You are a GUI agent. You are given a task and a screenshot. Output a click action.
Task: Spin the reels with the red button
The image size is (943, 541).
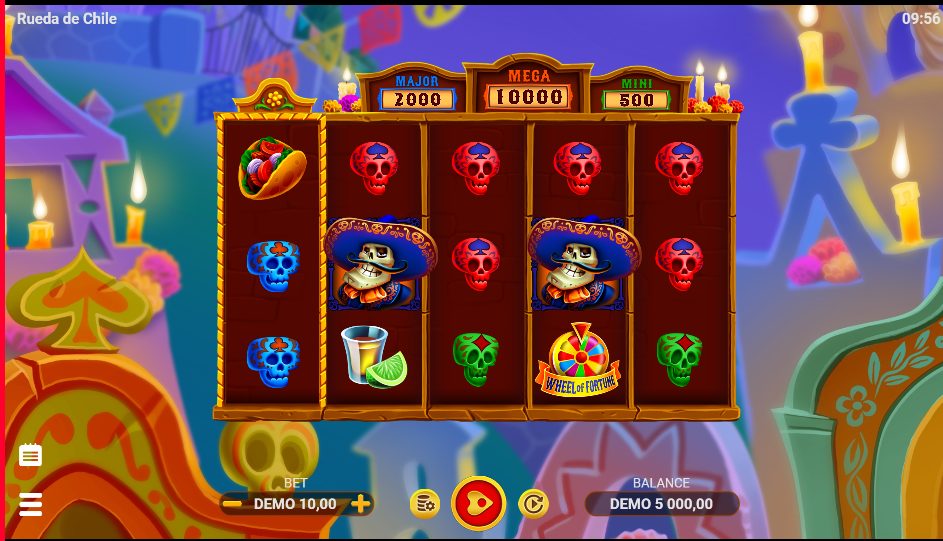(x=479, y=503)
